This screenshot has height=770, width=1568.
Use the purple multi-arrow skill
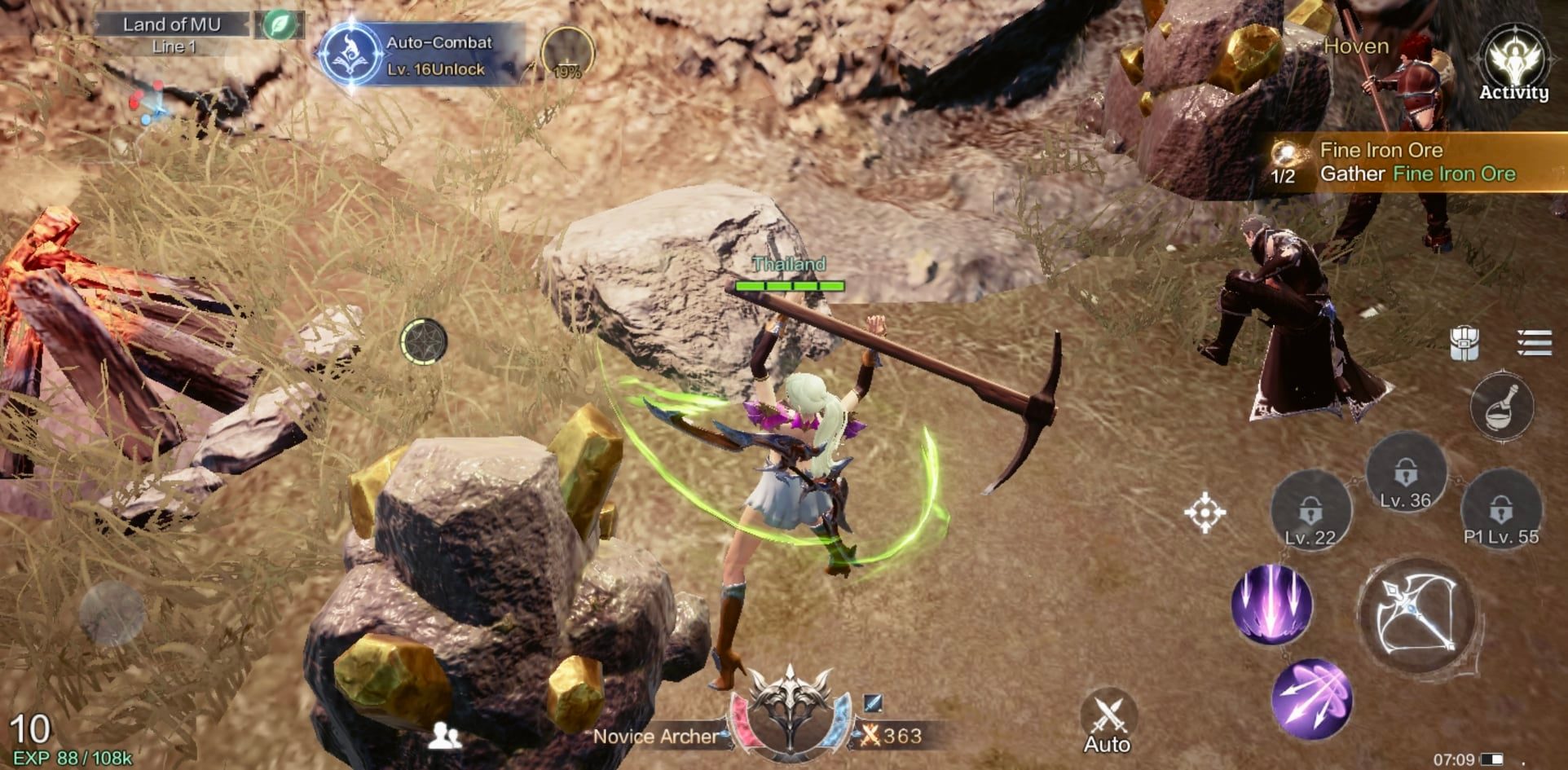click(x=1311, y=699)
